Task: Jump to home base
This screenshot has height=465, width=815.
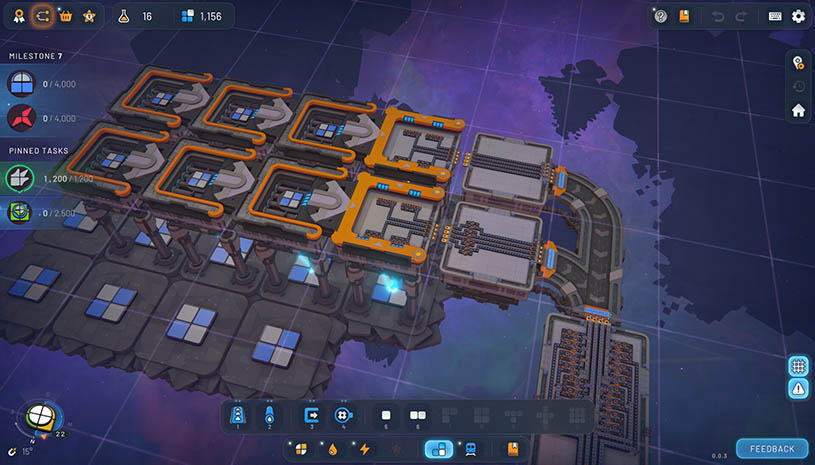Action: pyautogui.click(x=798, y=110)
